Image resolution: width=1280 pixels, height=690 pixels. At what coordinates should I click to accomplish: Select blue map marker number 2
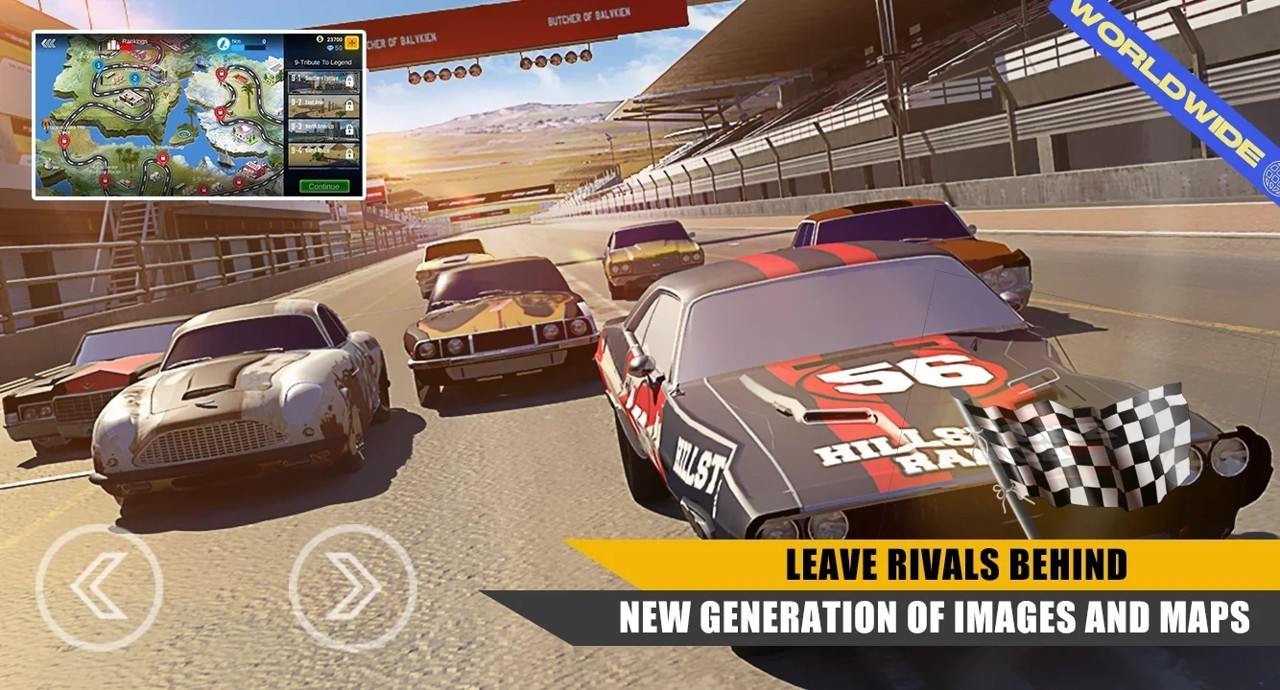click(134, 77)
